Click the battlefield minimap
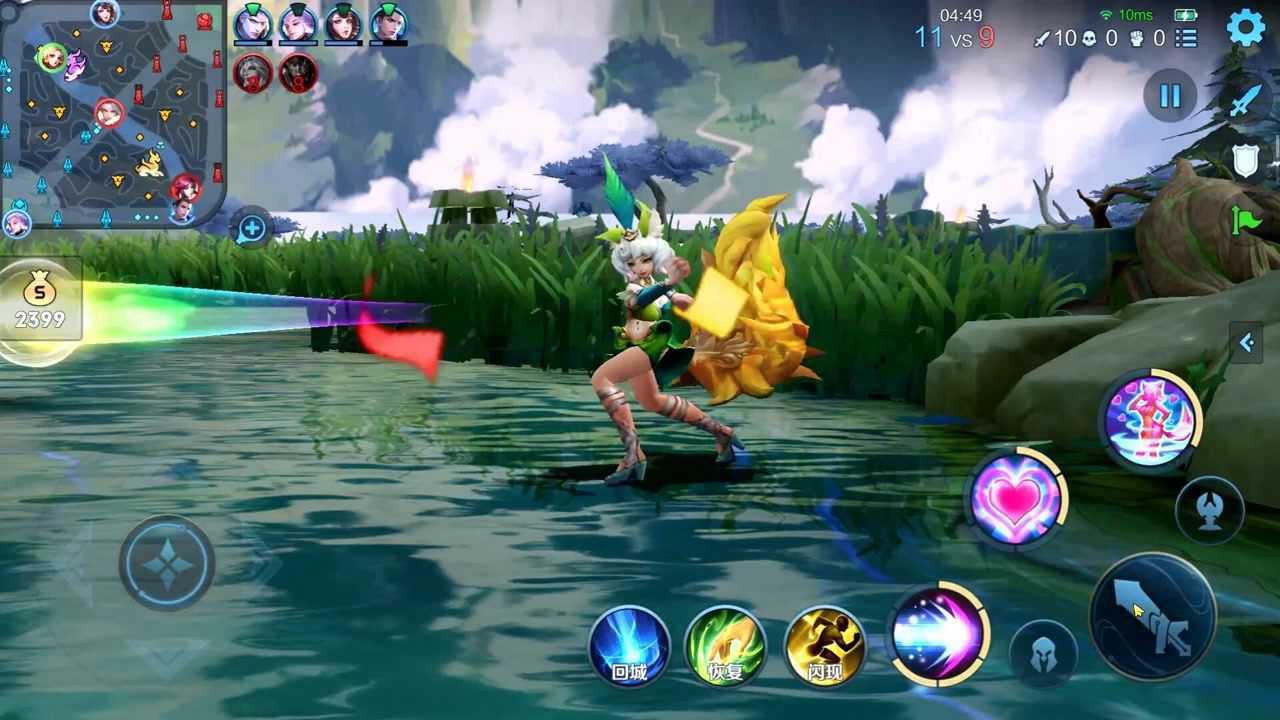 [112, 112]
